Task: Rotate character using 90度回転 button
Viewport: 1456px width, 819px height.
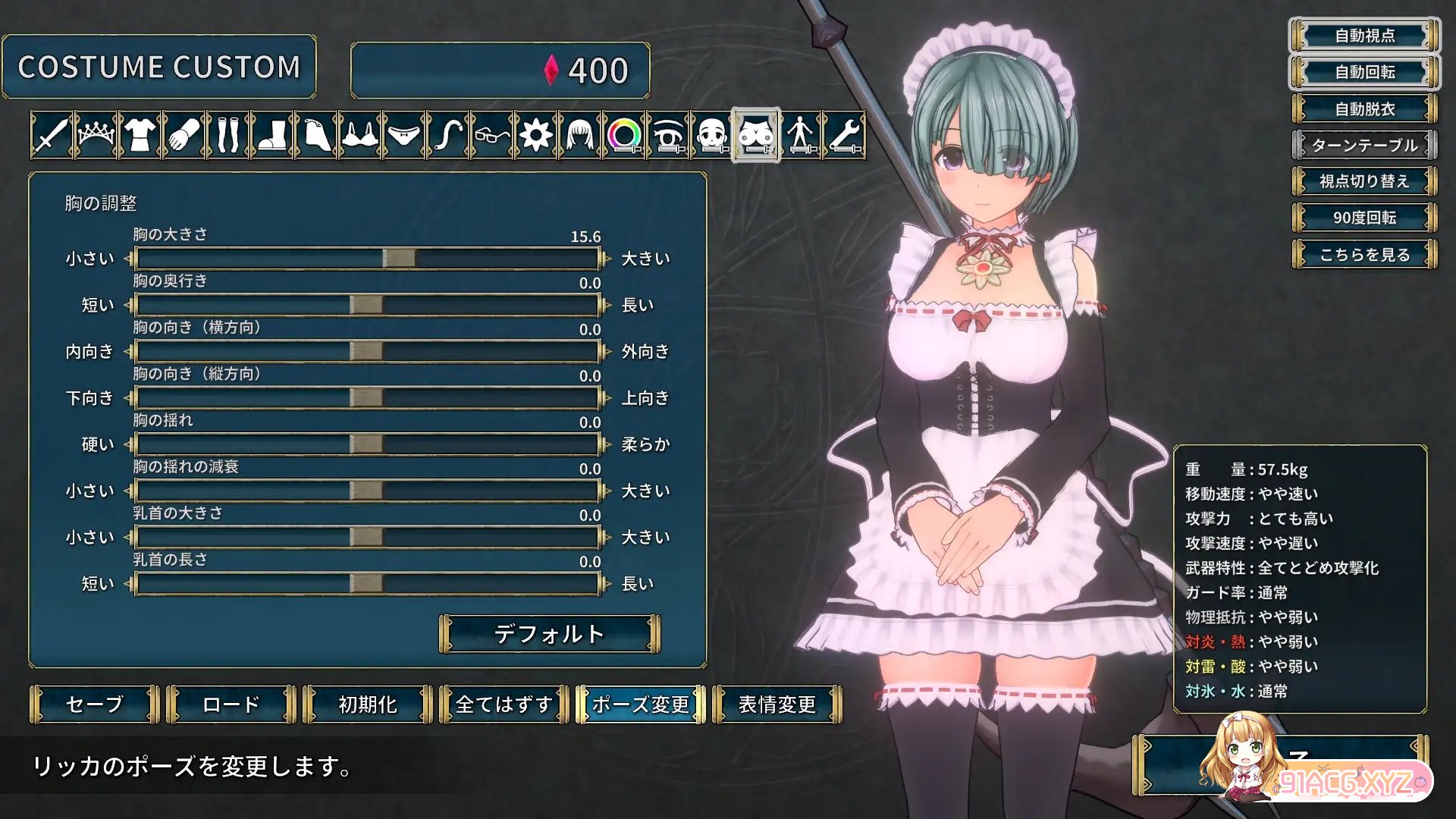Action: [x=1365, y=218]
